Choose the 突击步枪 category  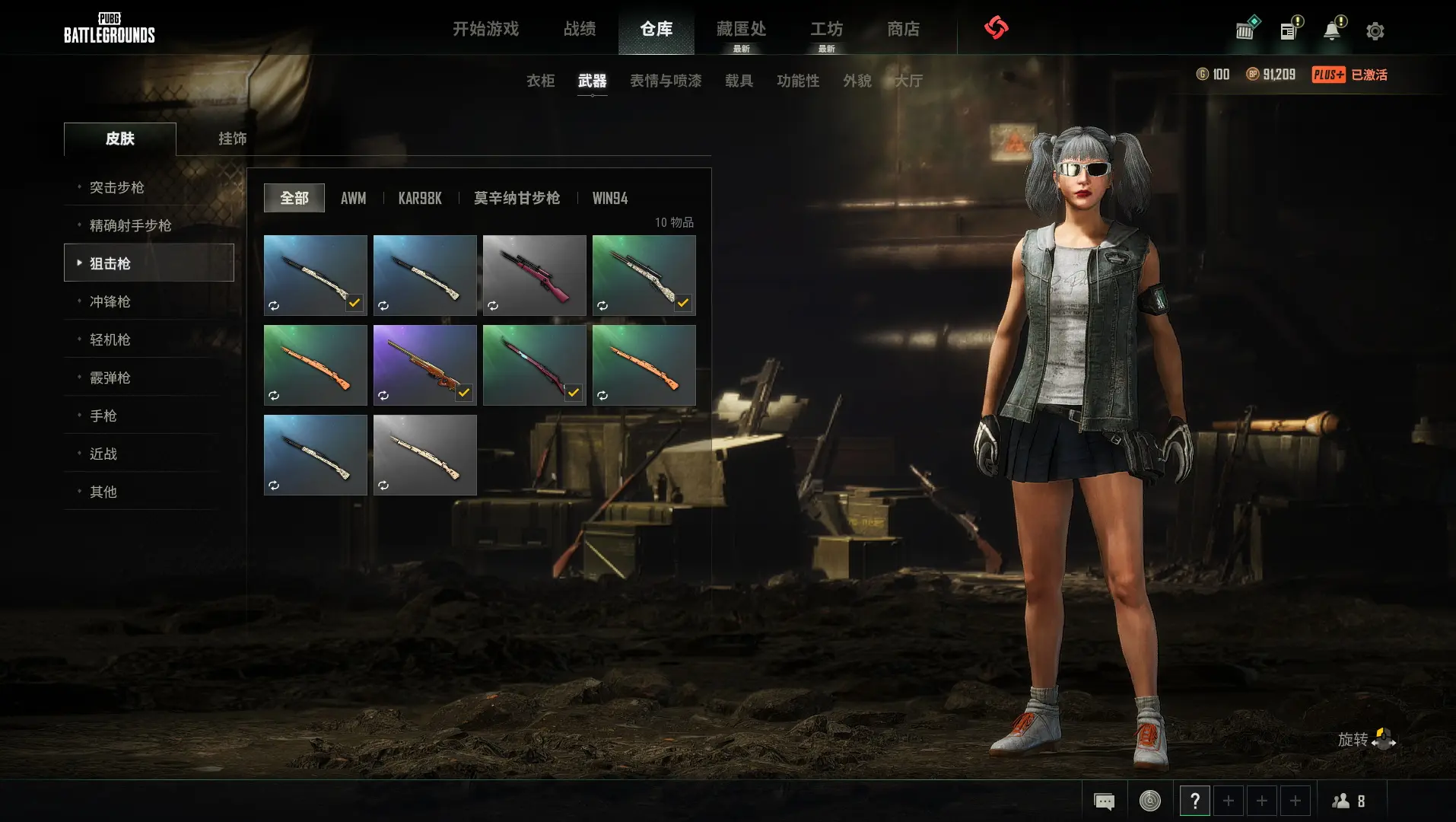pyautogui.click(x=116, y=187)
